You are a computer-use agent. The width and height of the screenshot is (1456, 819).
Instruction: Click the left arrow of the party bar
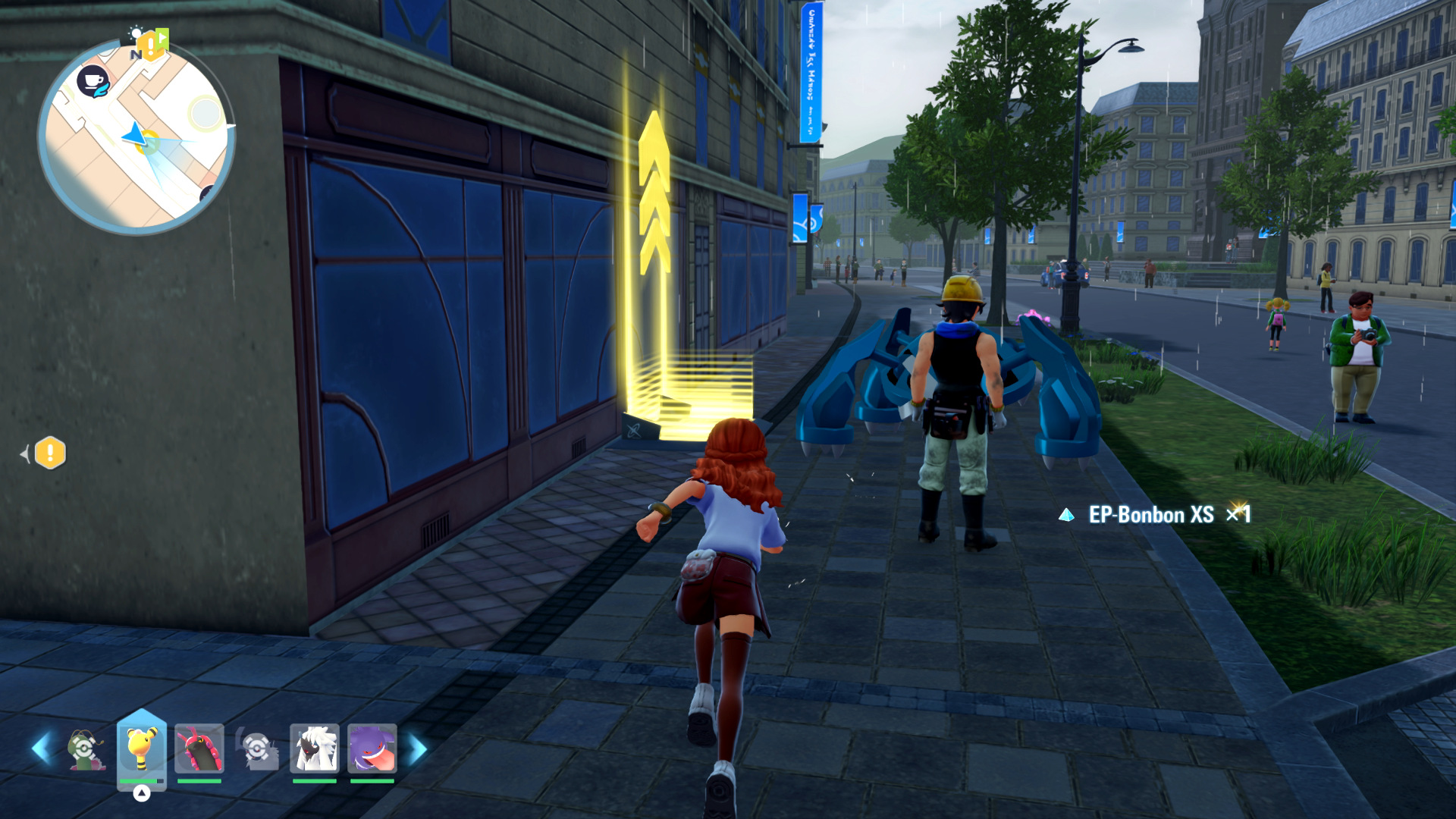[x=41, y=748]
